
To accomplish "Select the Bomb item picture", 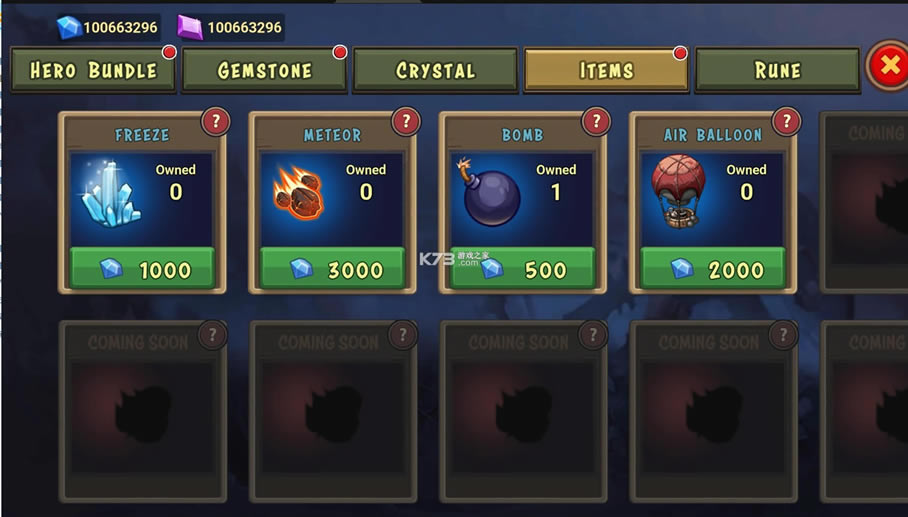I will [490, 196].
